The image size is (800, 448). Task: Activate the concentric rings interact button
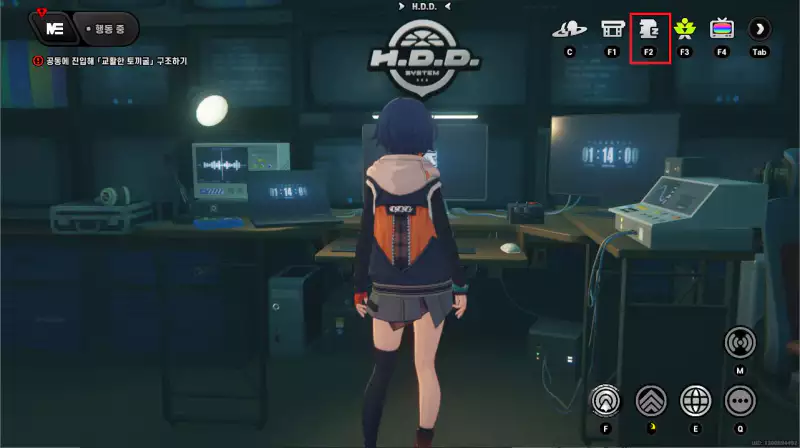[606, 400]
